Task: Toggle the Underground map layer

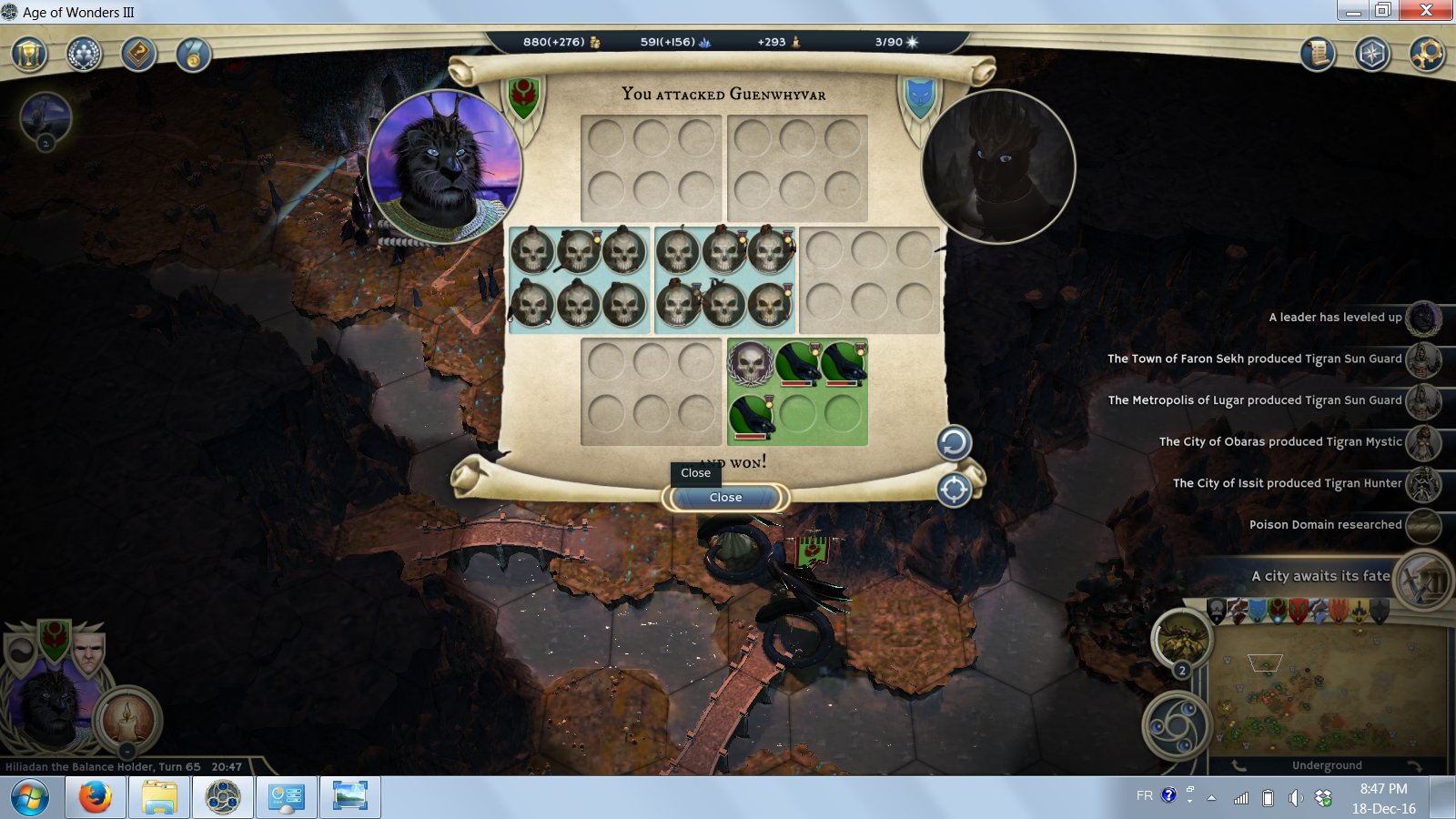Action: pyautogui.click(x=1327, y=765)
